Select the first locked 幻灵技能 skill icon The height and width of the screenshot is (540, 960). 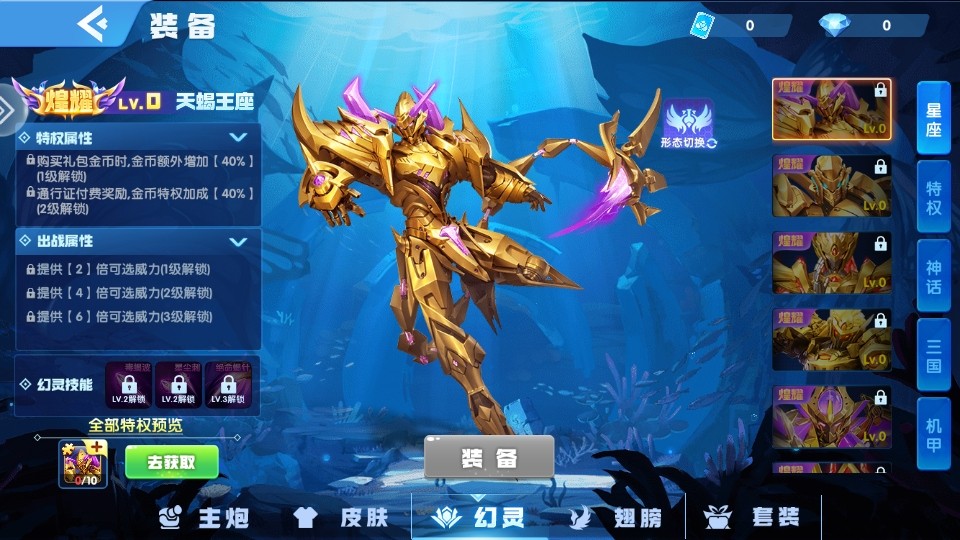[x=128, y=385]
